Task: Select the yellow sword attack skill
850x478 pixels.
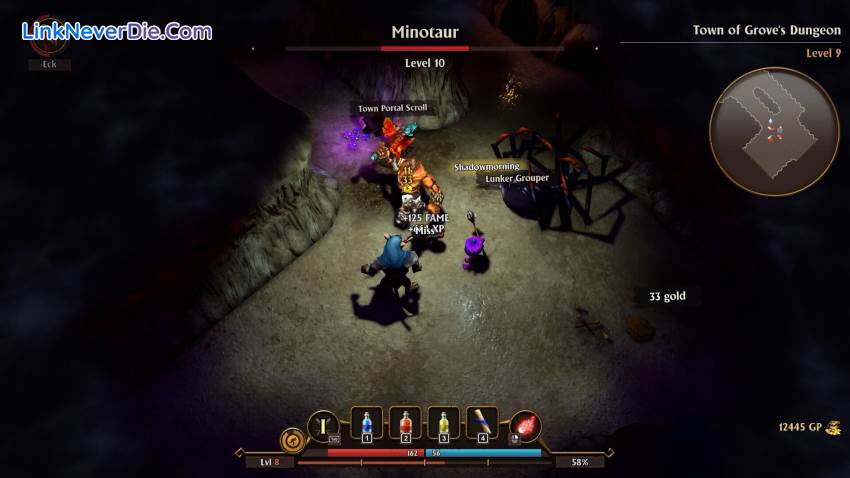Action: pos(322,426)
